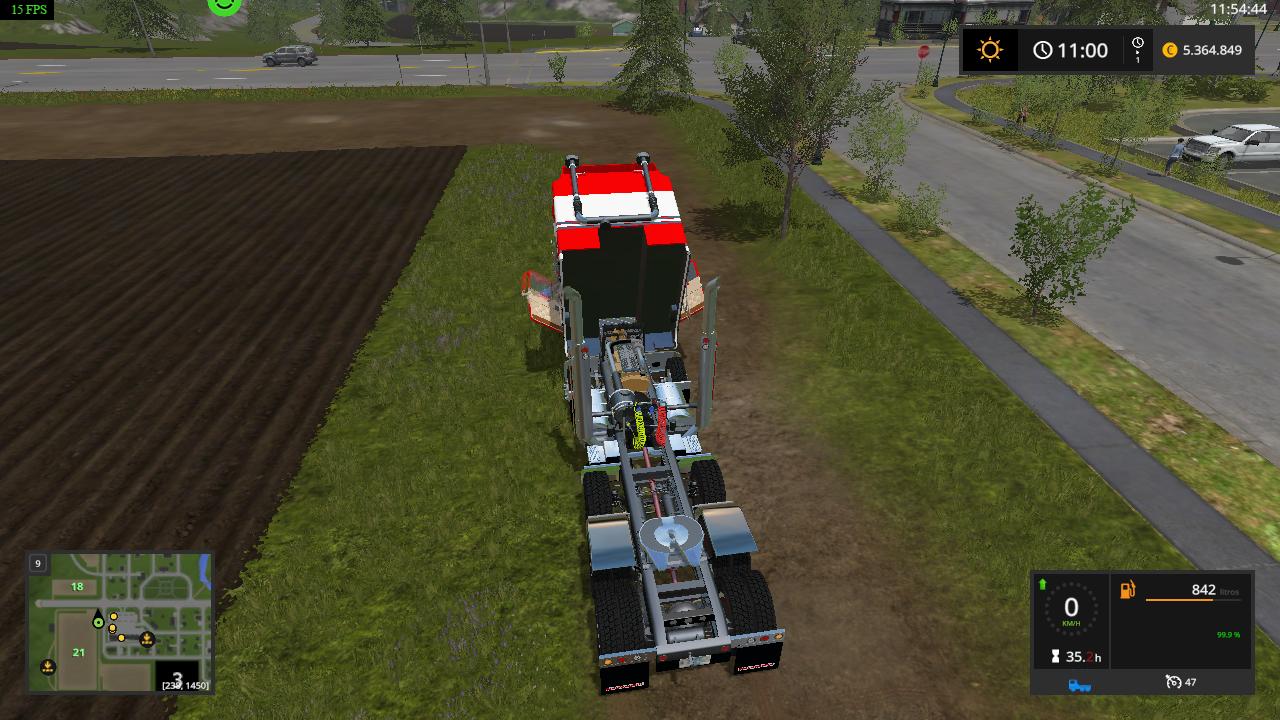Viewport: 1280px width, 720px height.
Task: Click the minimap in the corner
Action: [x=120, y=622]
